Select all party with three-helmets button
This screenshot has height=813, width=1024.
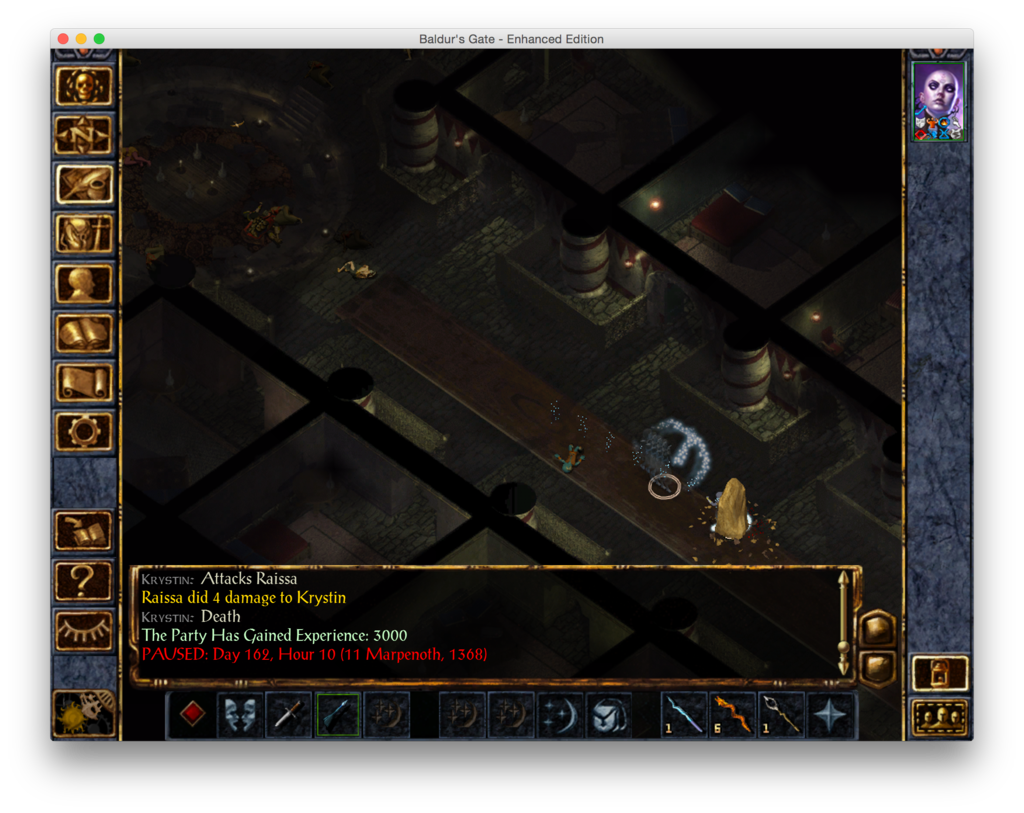[940, 717]
